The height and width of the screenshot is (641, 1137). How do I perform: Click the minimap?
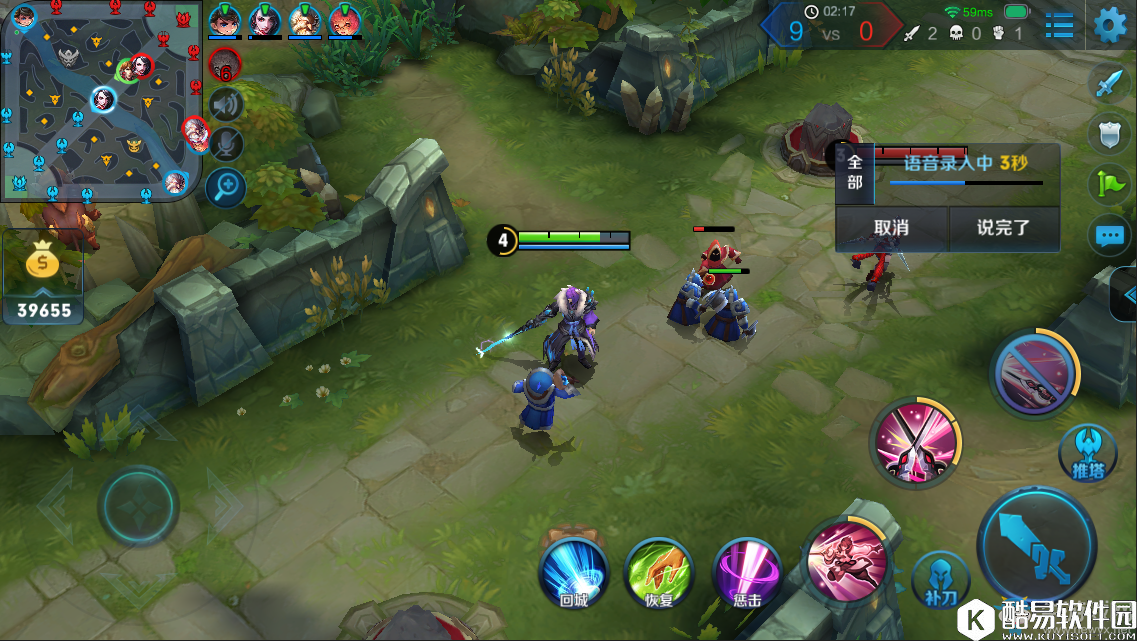click(100, 100)
